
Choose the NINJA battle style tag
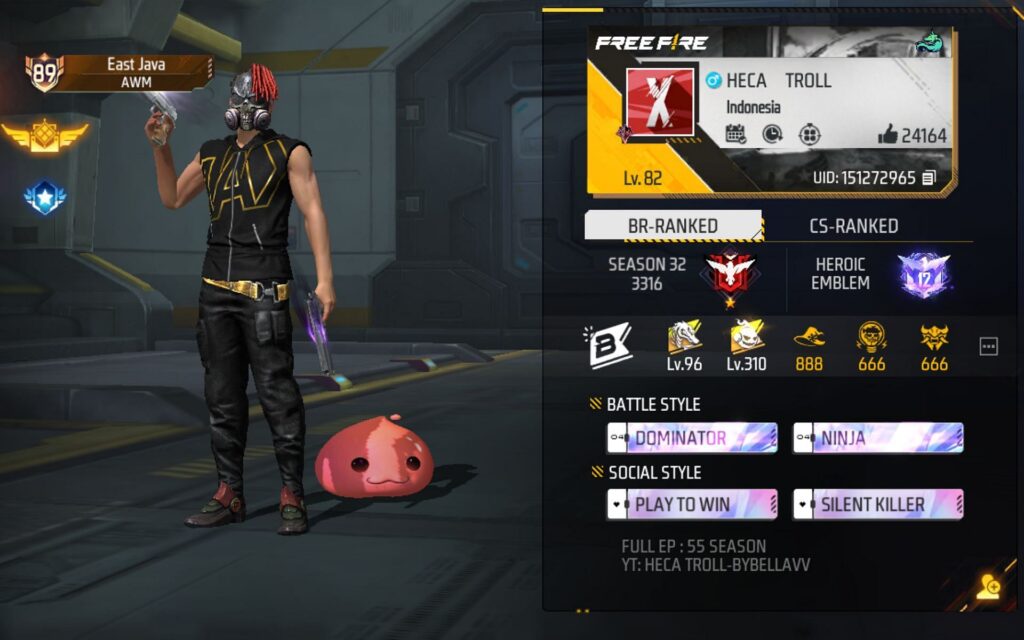coord(878,438)
